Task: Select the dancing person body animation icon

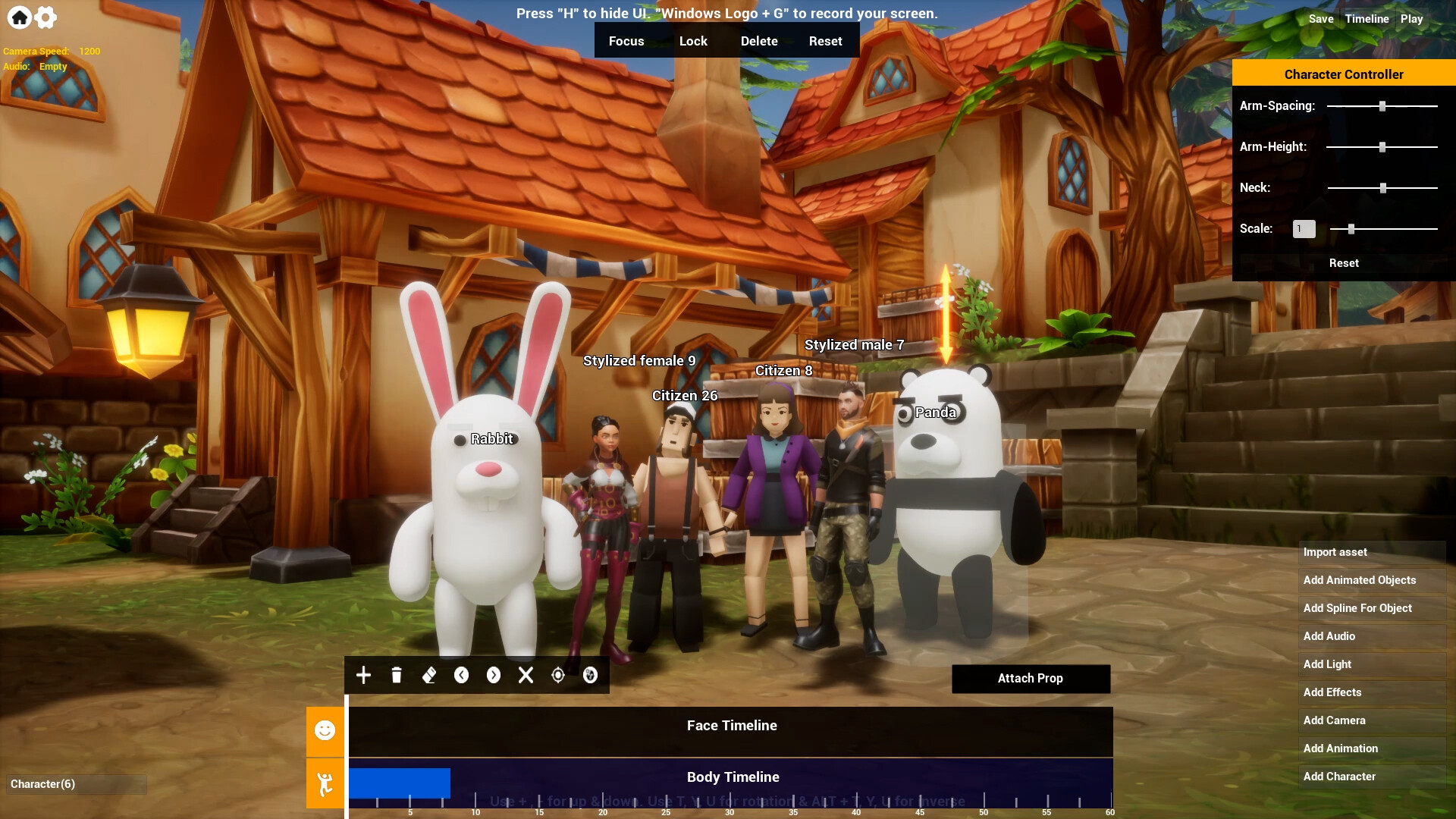Action: 325,783
